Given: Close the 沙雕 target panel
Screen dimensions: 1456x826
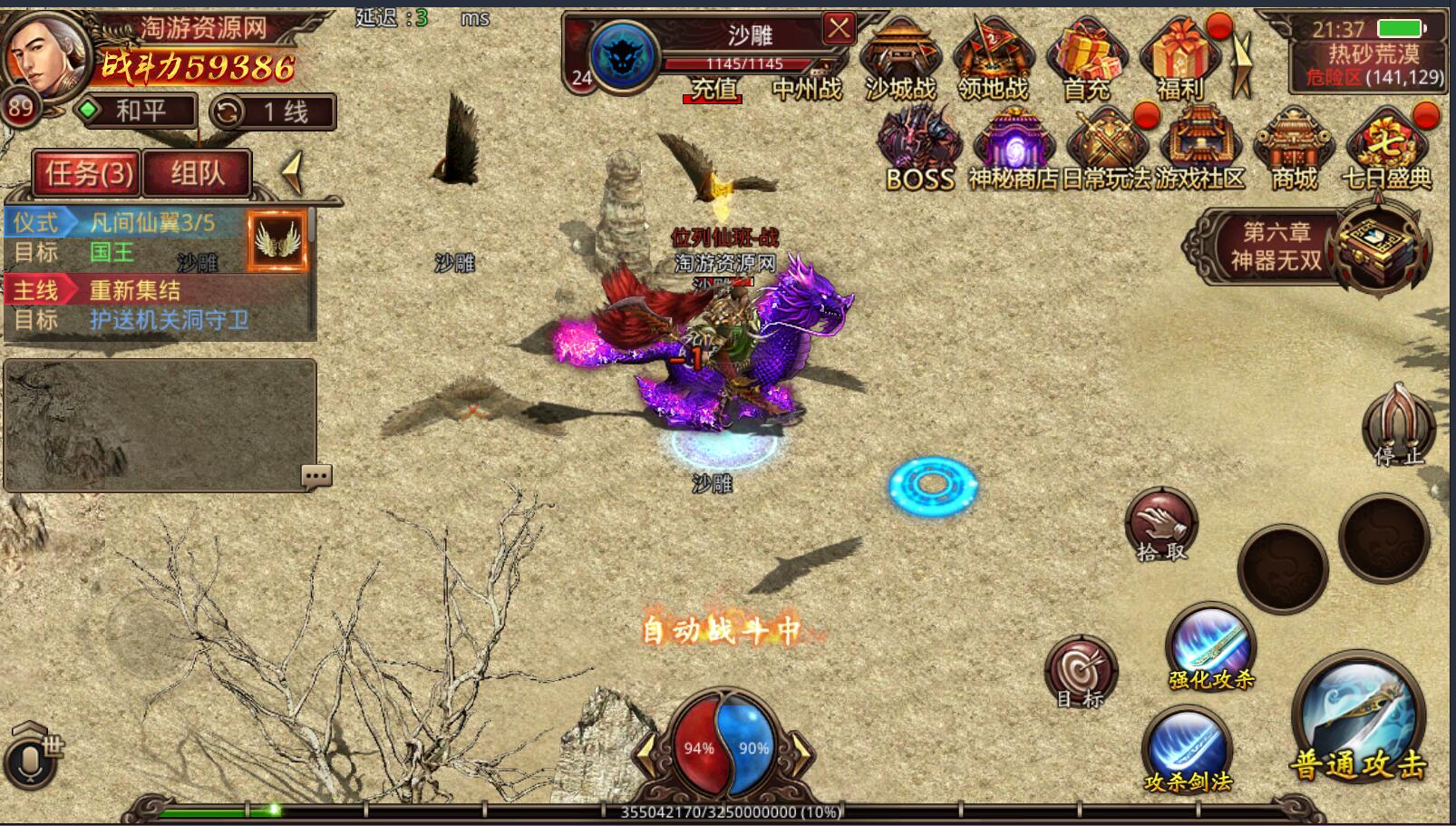Looking at the screenshot, I should 839,29.
